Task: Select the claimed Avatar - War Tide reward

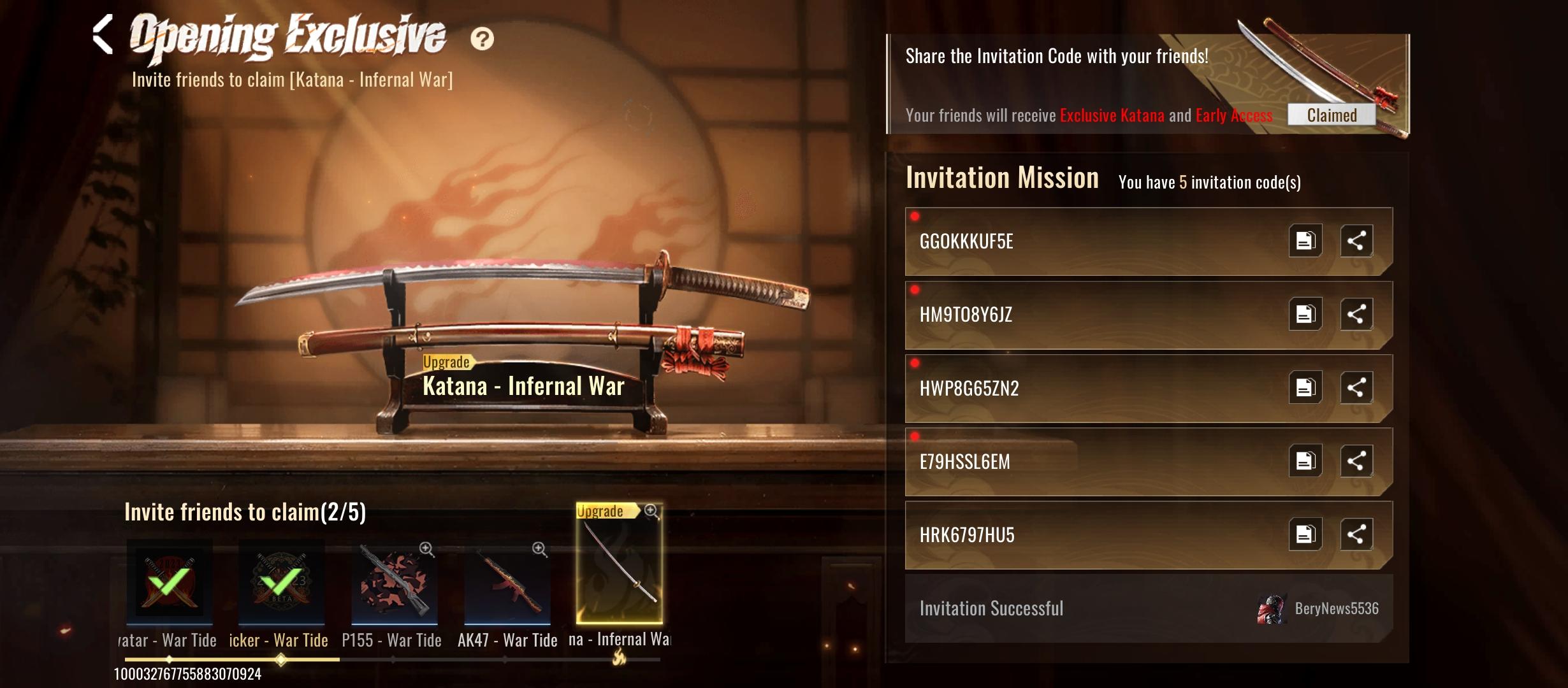Action: coord(170,582)
